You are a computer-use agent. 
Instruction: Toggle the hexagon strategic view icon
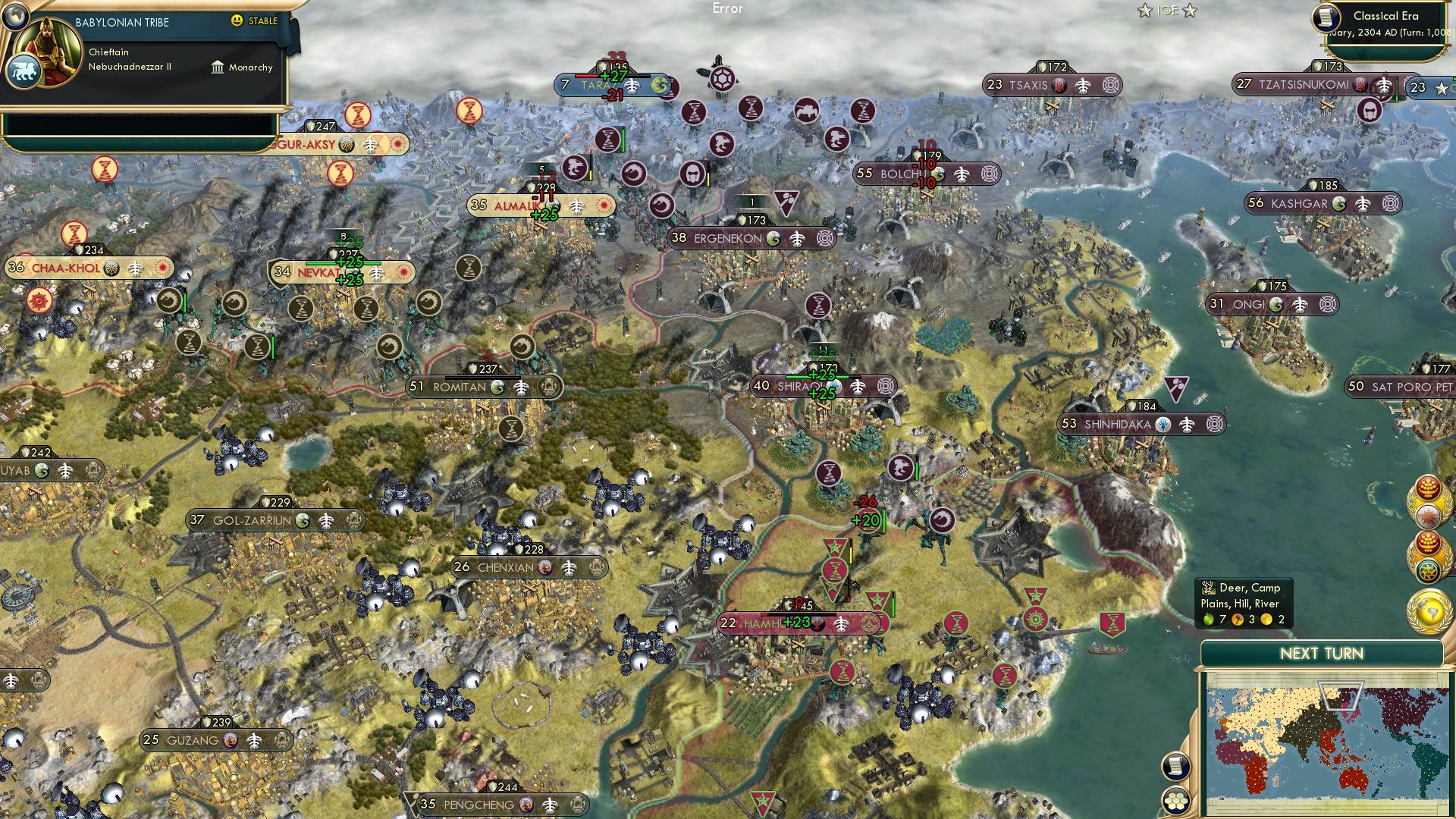tap(1176, 801)
